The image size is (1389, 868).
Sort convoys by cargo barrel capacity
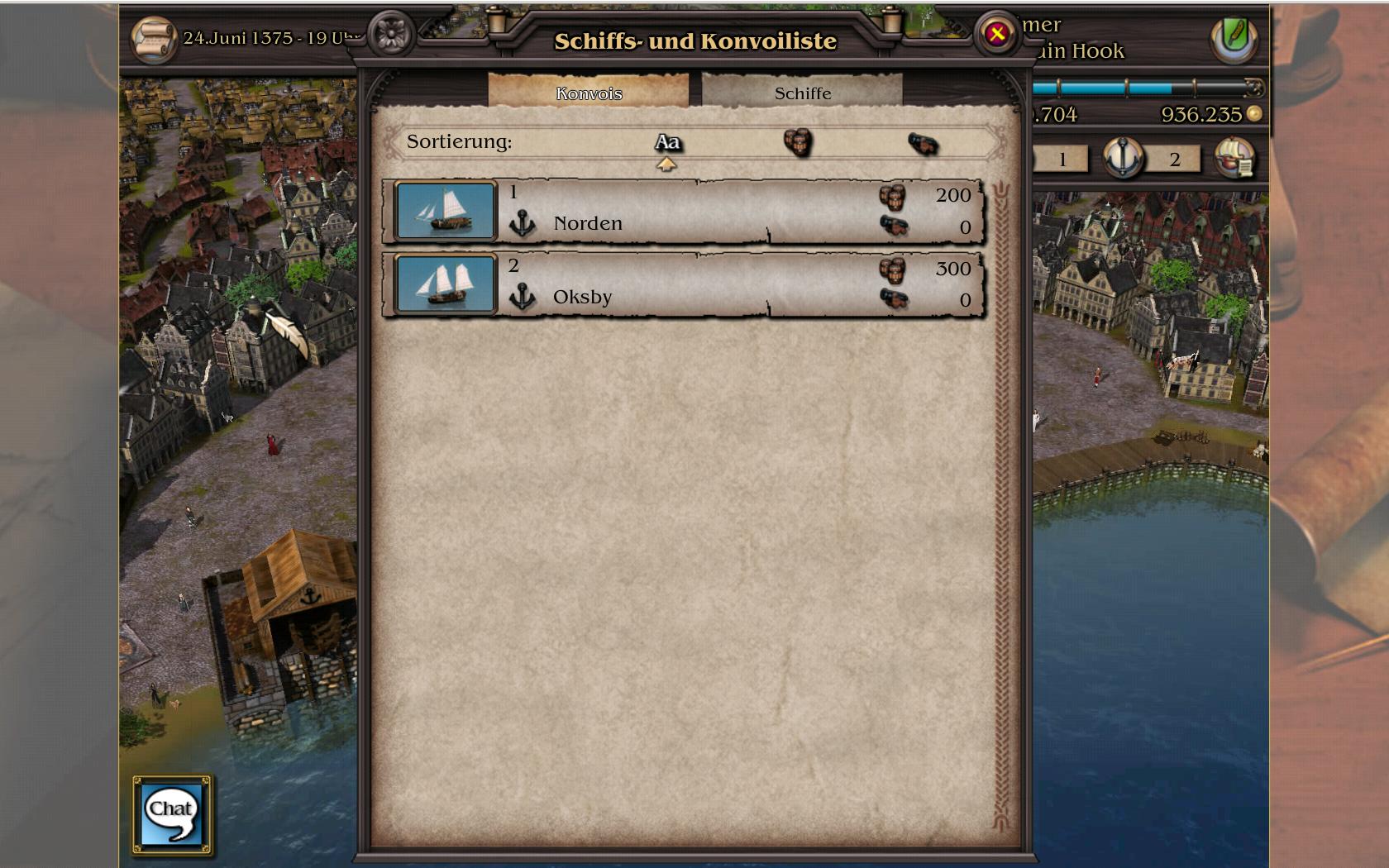(x=798, y=142)
